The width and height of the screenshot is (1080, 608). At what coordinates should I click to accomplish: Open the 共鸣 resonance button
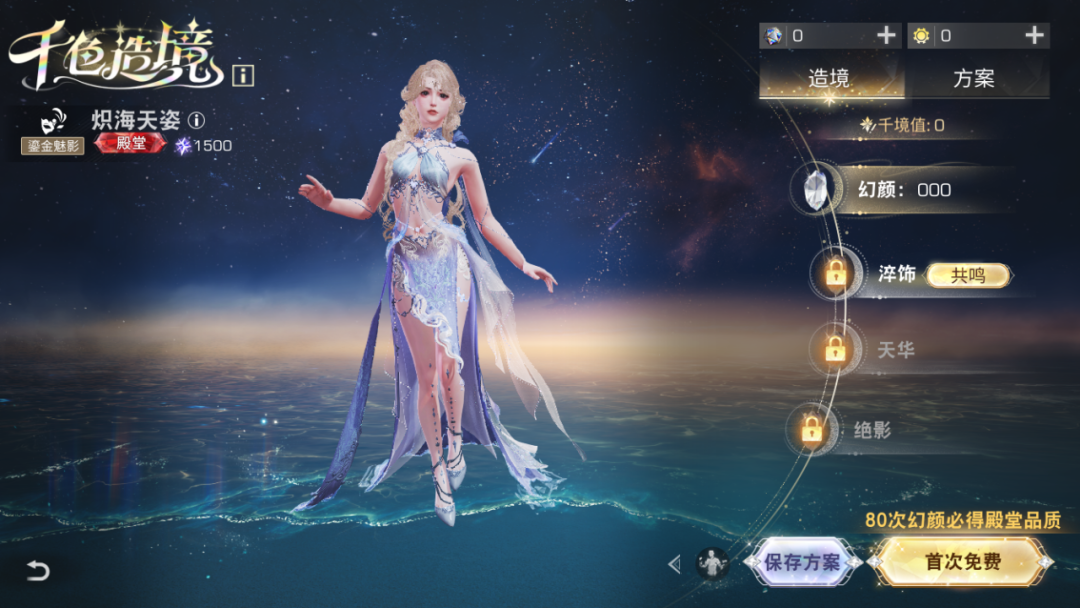tap(967, 275)
